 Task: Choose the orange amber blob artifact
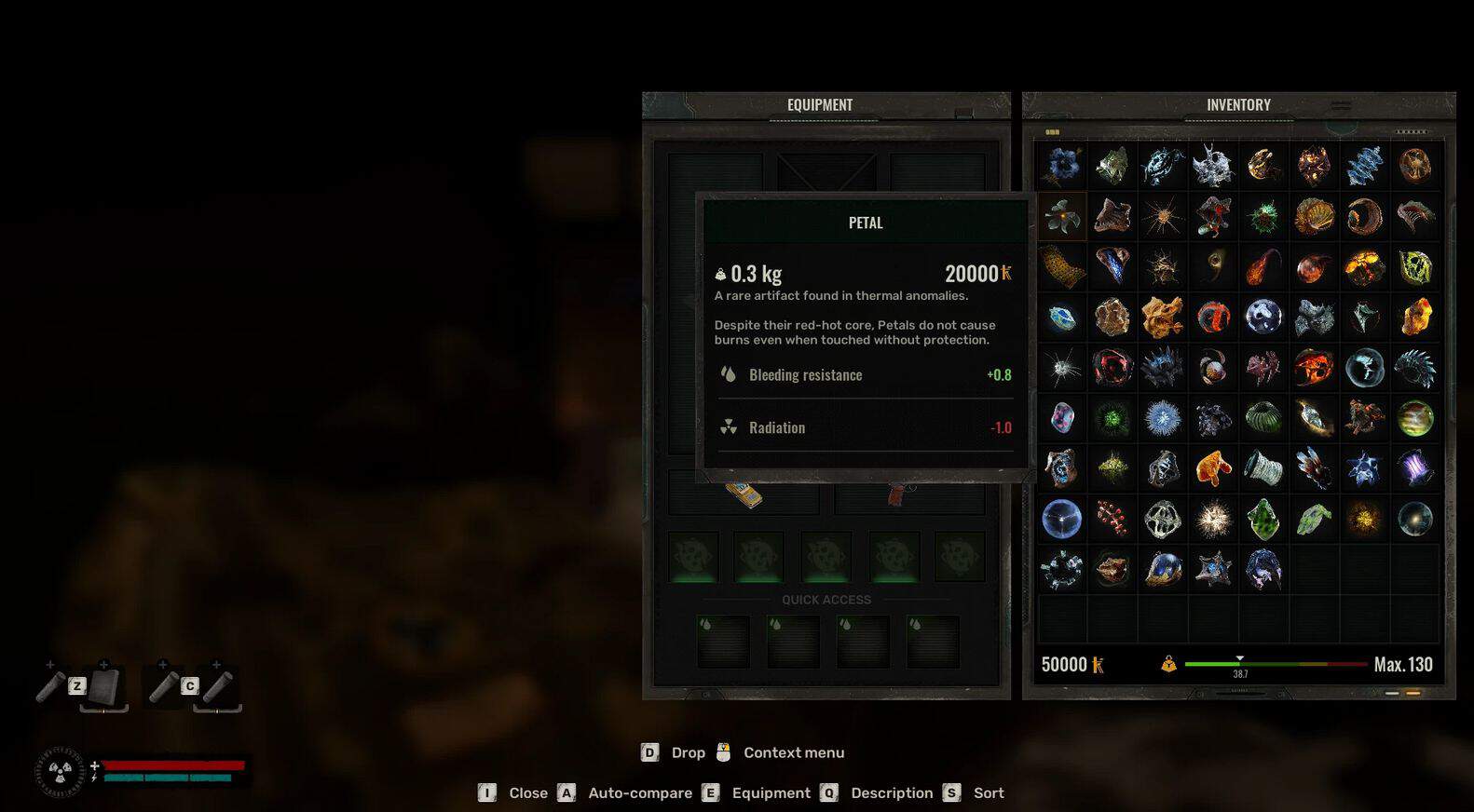point(1213,467)
